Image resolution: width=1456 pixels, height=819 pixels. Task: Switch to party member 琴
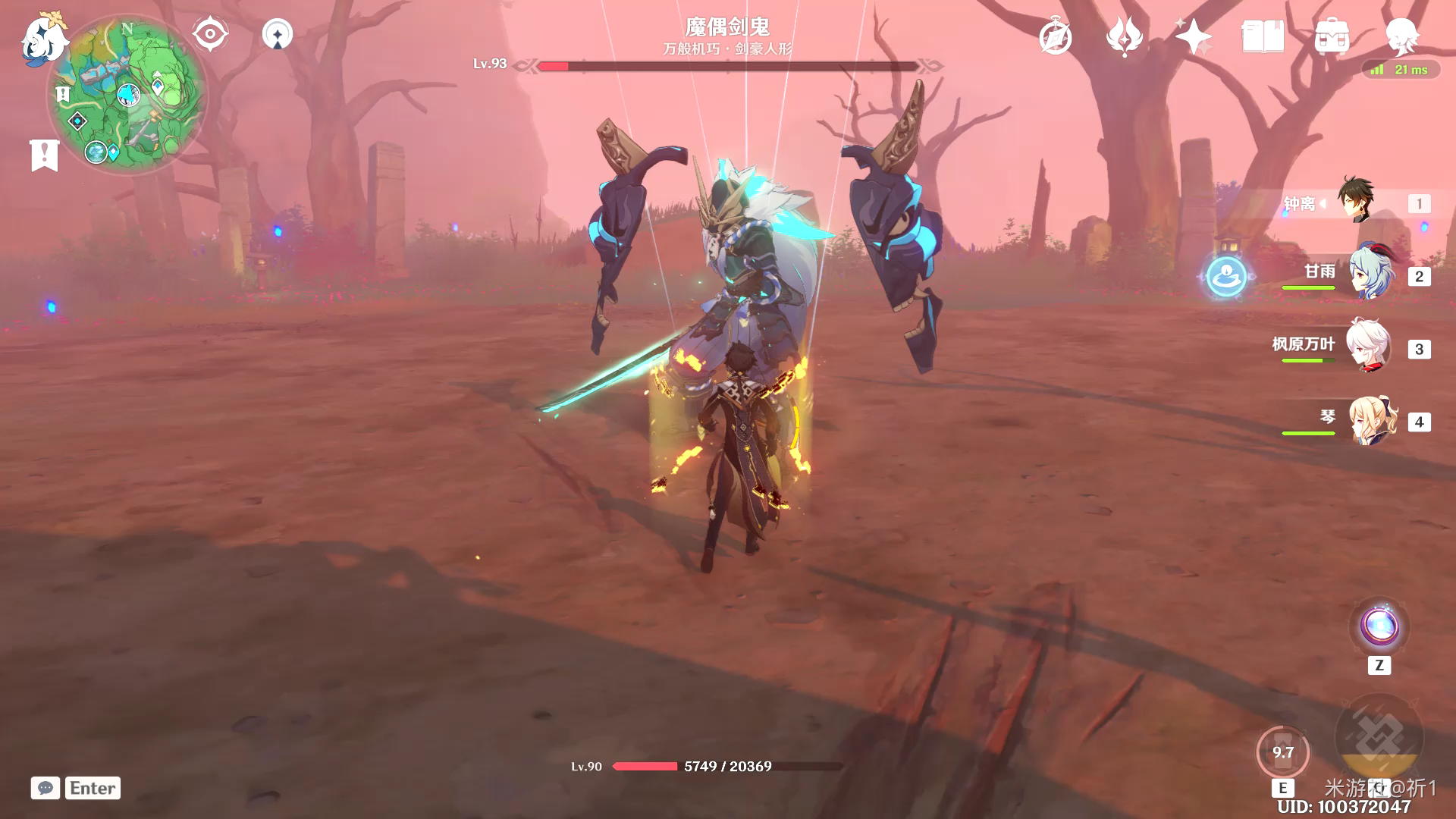click(1371, 420)
